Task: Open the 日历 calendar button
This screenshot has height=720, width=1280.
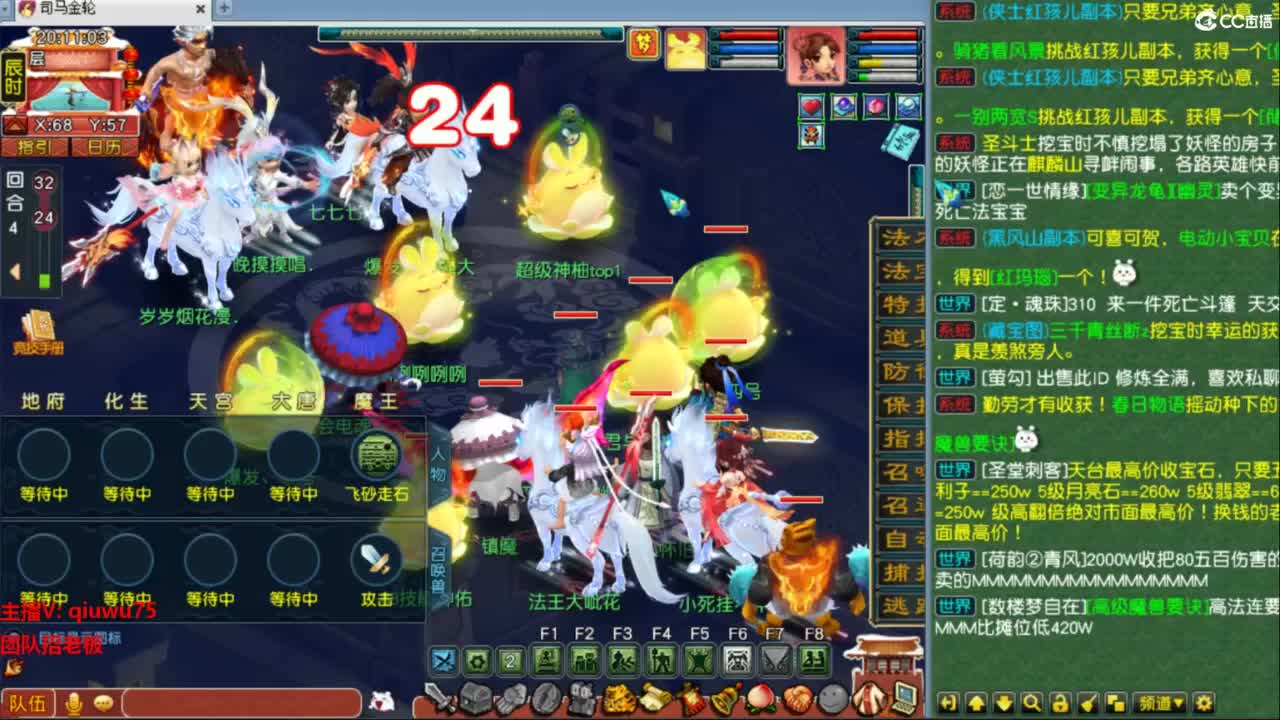Action: [105, 146]
